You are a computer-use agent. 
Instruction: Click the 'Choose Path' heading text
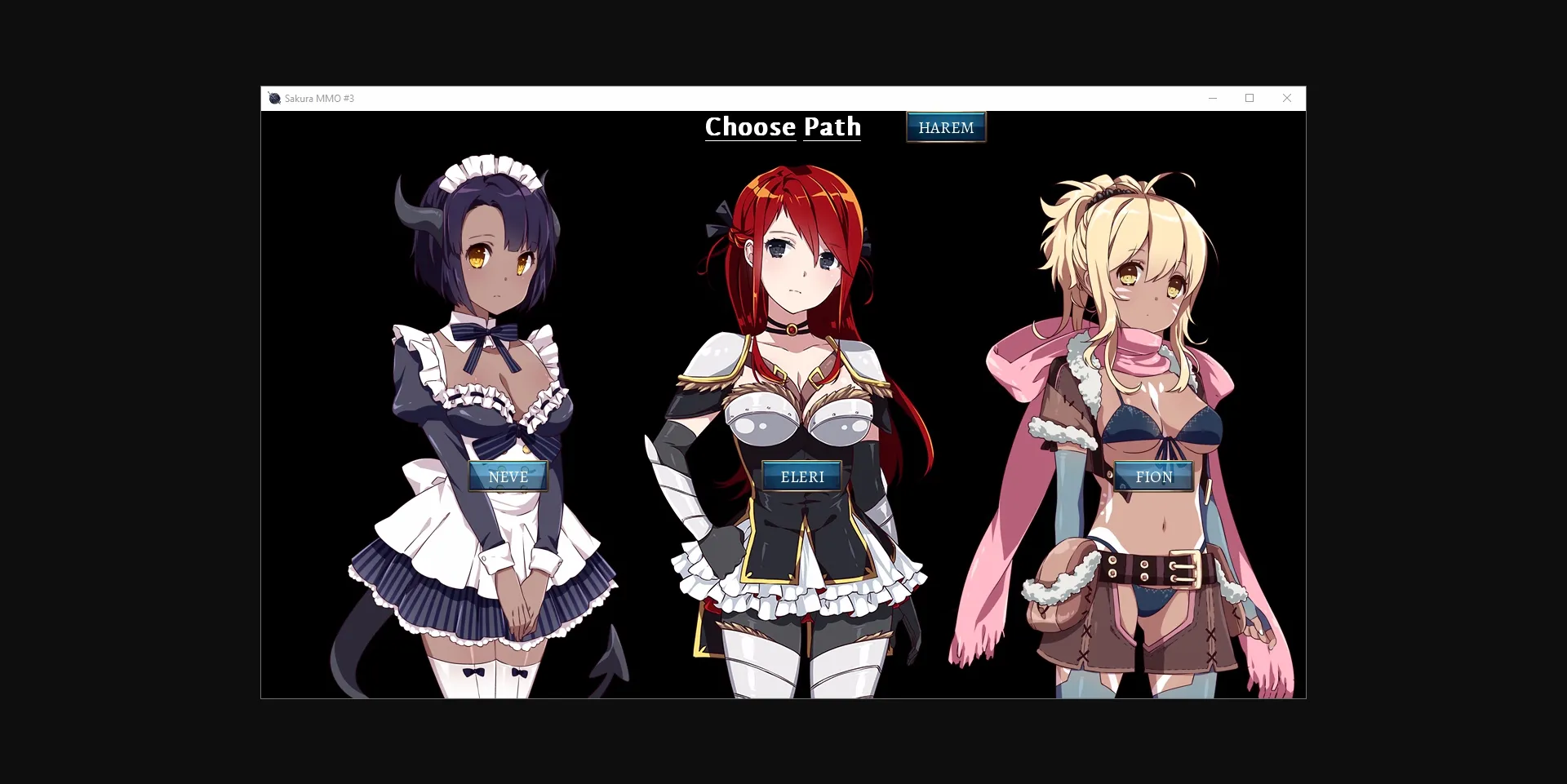(x=783, y=126)
